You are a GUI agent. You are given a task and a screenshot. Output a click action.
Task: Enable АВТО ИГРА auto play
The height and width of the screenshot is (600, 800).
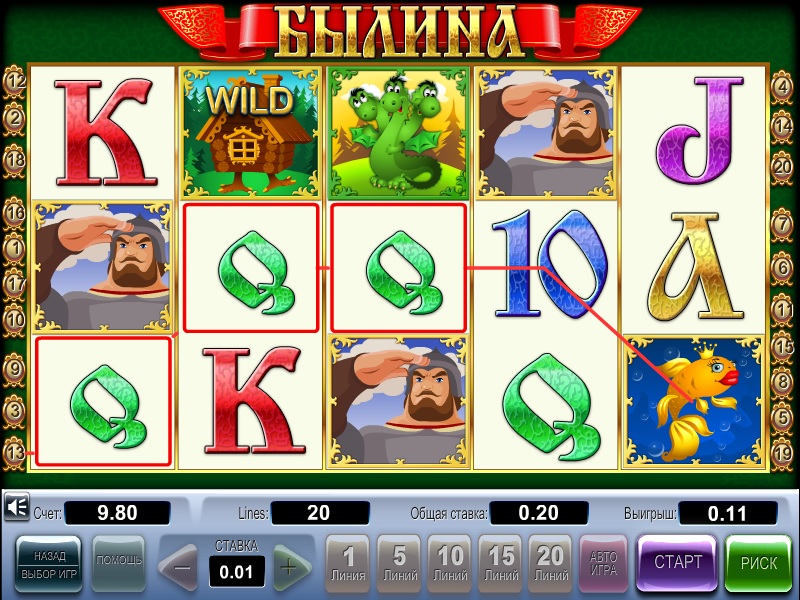(603, 565)
